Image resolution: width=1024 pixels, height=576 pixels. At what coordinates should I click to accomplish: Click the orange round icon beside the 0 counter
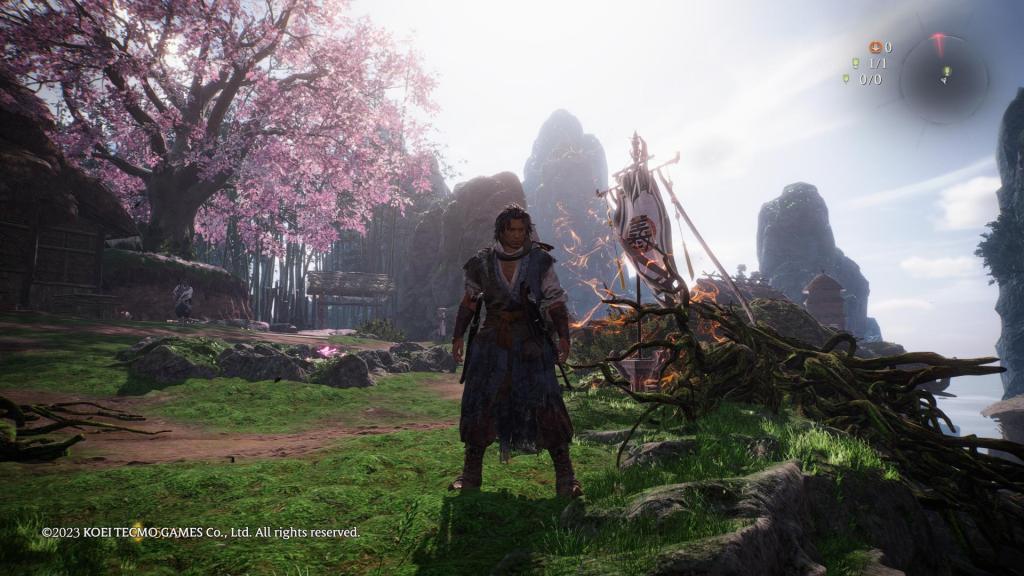[874, 47]
